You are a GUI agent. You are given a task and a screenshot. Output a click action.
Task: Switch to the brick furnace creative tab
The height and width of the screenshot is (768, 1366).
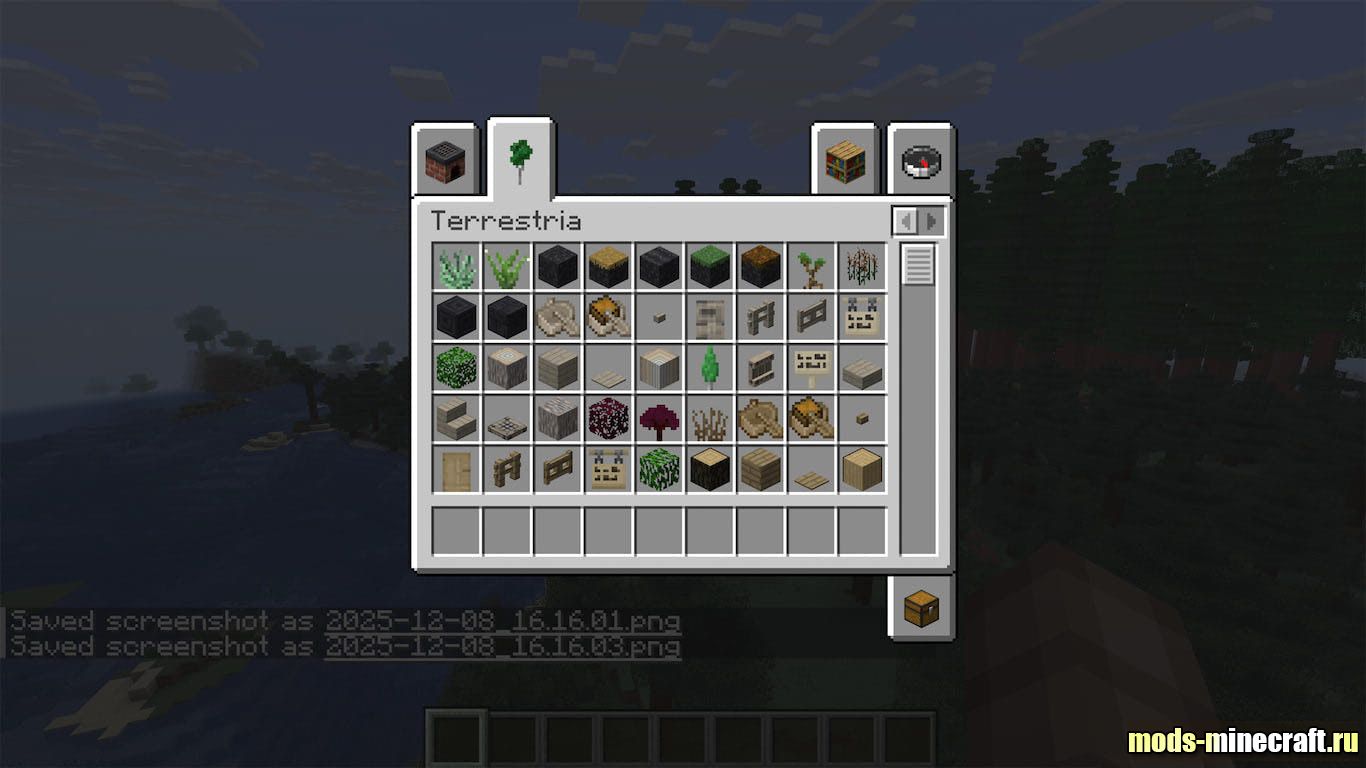(445, 161)
